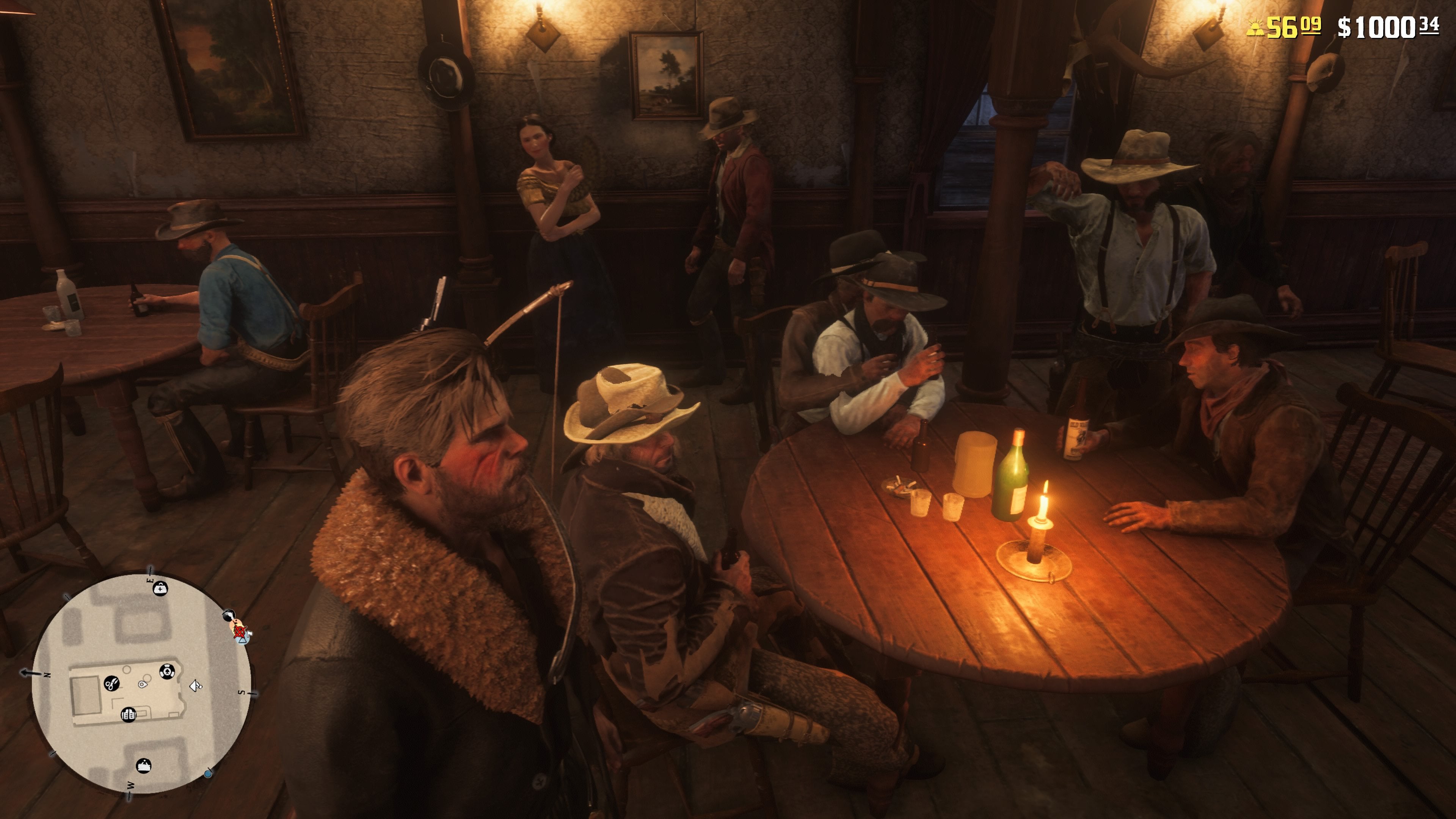Image resolution: width=1456 pixels, height=819 pixels.
Task: Select the general store marker near west
Action: (x=144, y=766)
